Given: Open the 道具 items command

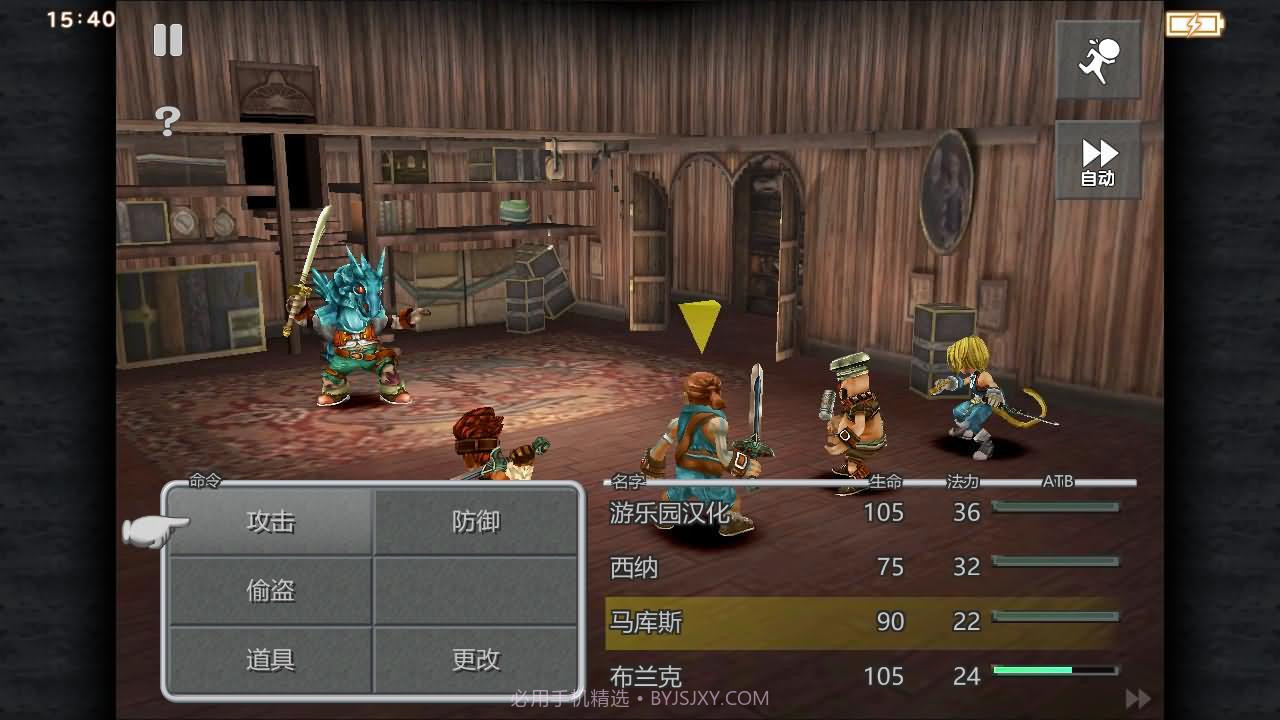Looking at the screenshot, I should coord(271,659).
